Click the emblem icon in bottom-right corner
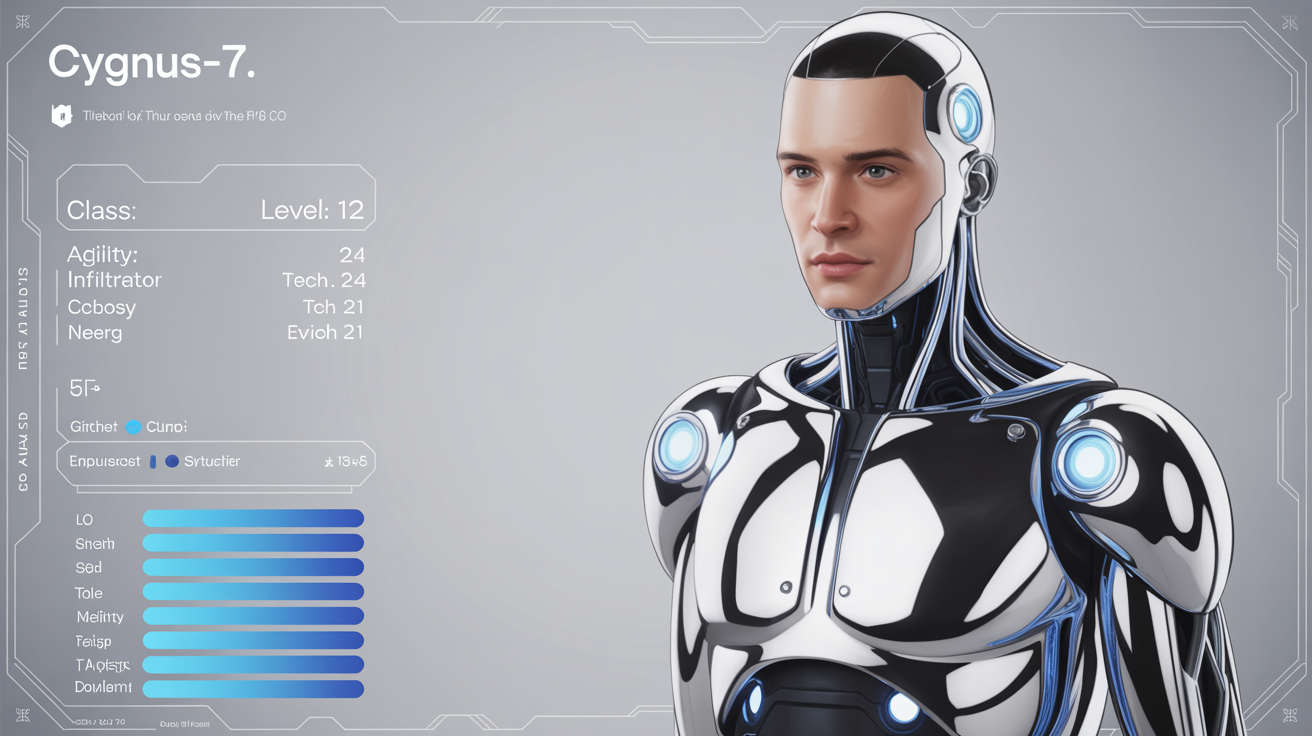The height and width of the screenshot is (736, 1312). pyautogui.click(x=1289, y=714)
